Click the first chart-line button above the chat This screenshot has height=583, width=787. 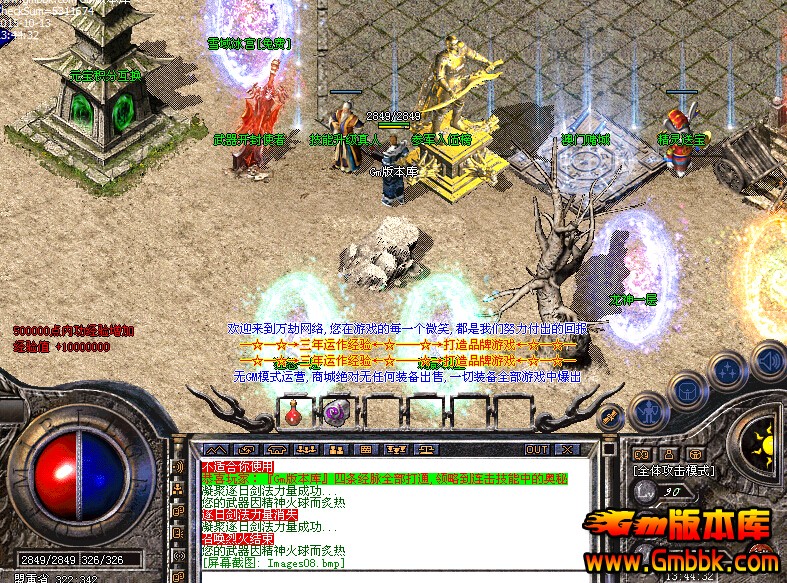pyautogui.click(x=216, y=450)
